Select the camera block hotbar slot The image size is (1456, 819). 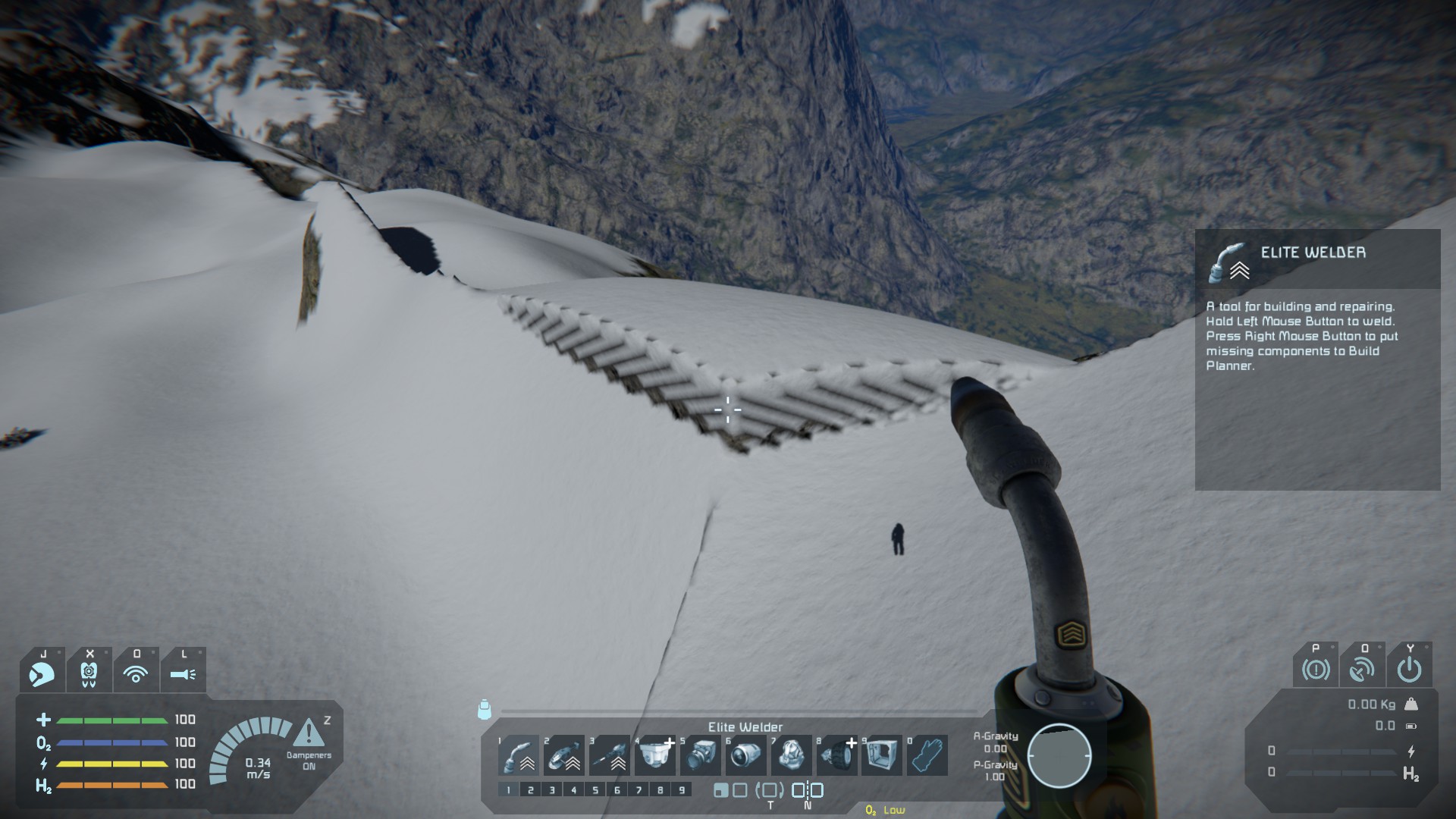tap(699, 755)
